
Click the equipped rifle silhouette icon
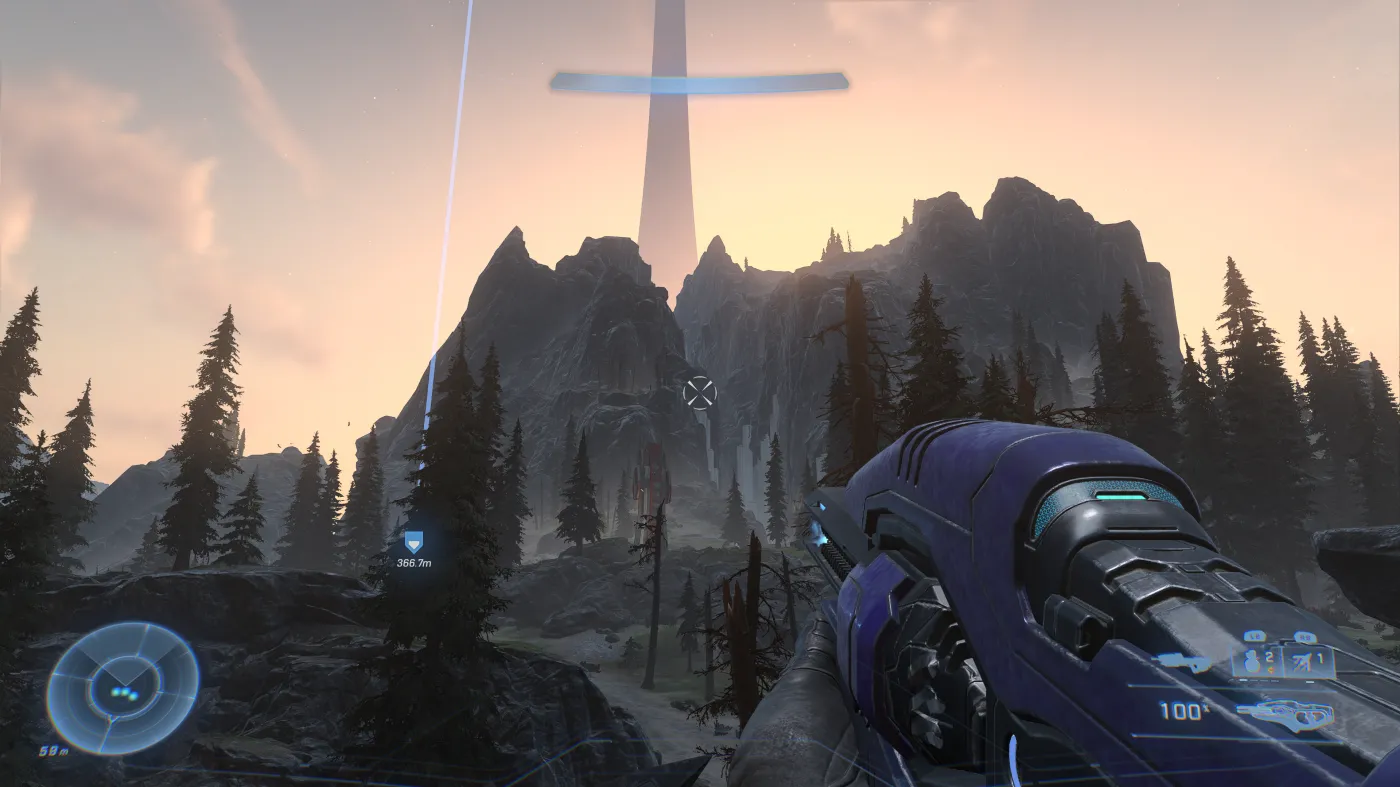tap(1286, 713)
